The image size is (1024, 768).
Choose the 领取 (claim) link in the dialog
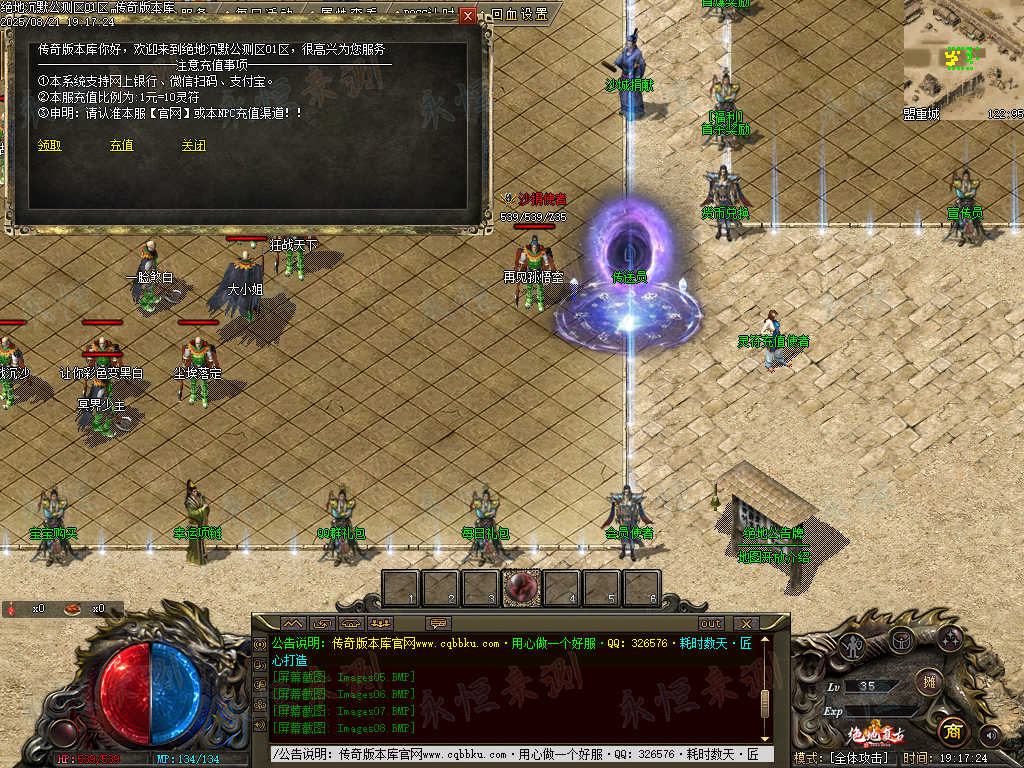click(50, 145)
